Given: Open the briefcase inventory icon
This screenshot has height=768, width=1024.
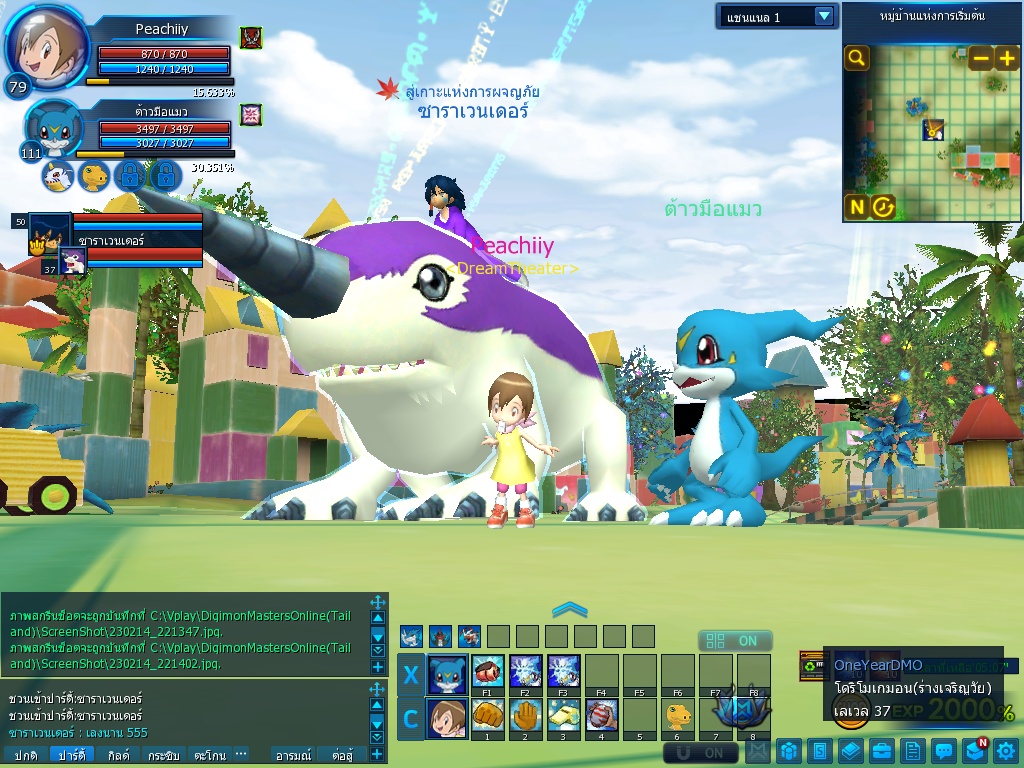Looking at the screenshot, I should click(881, 750).
